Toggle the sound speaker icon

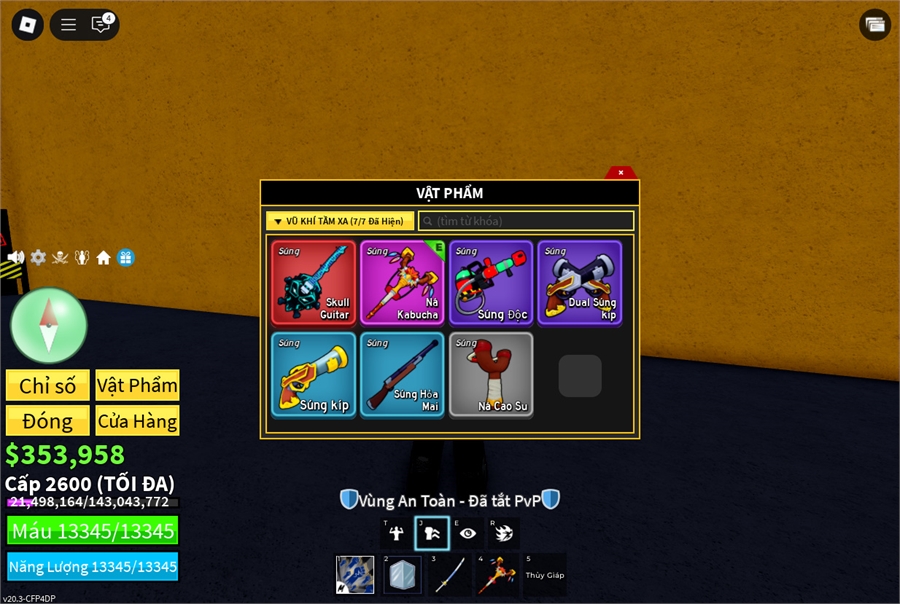[16, 258]
